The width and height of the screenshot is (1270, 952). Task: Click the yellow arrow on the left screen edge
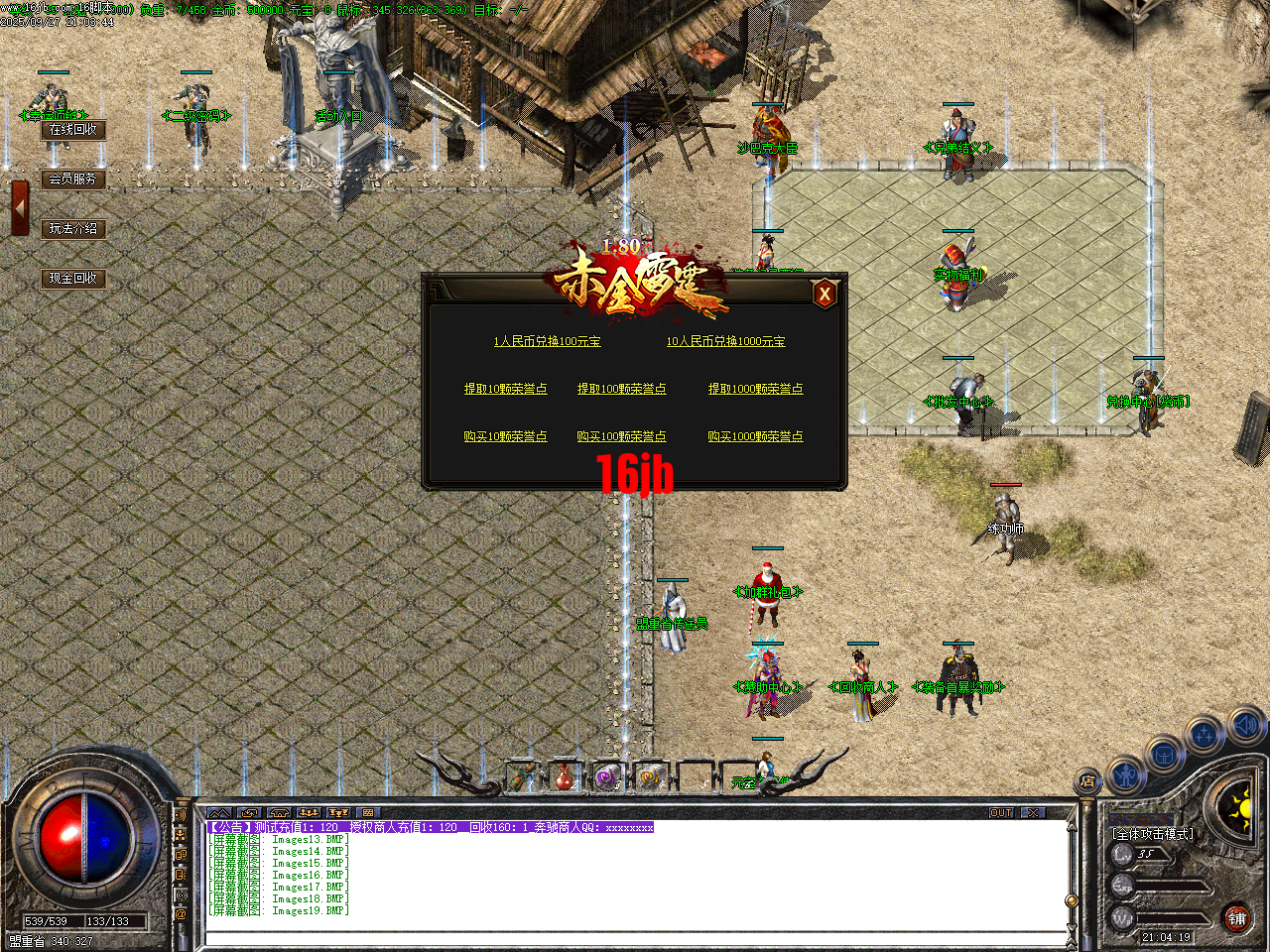click(x=18, y=206)
